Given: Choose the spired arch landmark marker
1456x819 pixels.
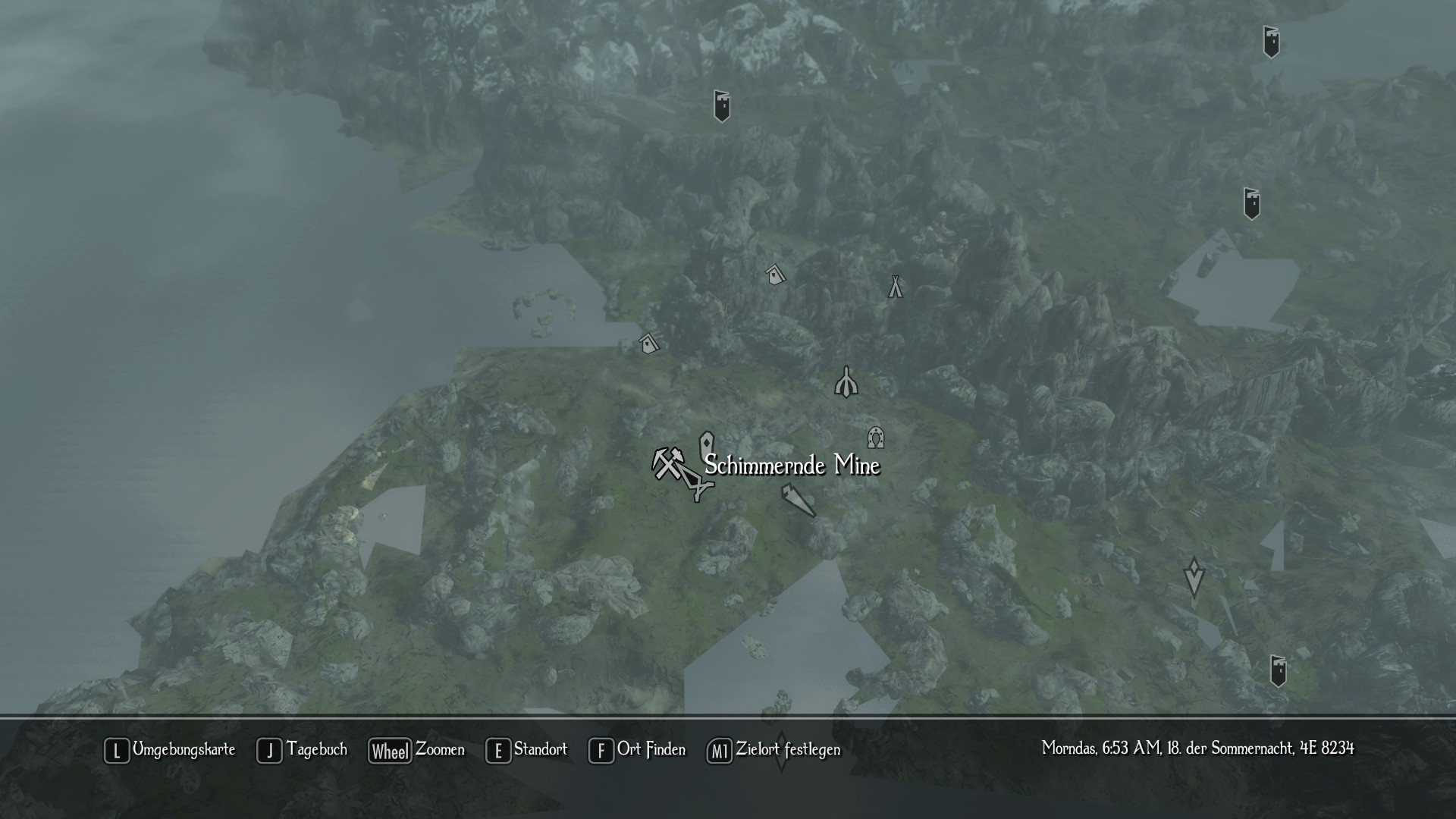Looking at the screenshot, I should tap(846, 382).
